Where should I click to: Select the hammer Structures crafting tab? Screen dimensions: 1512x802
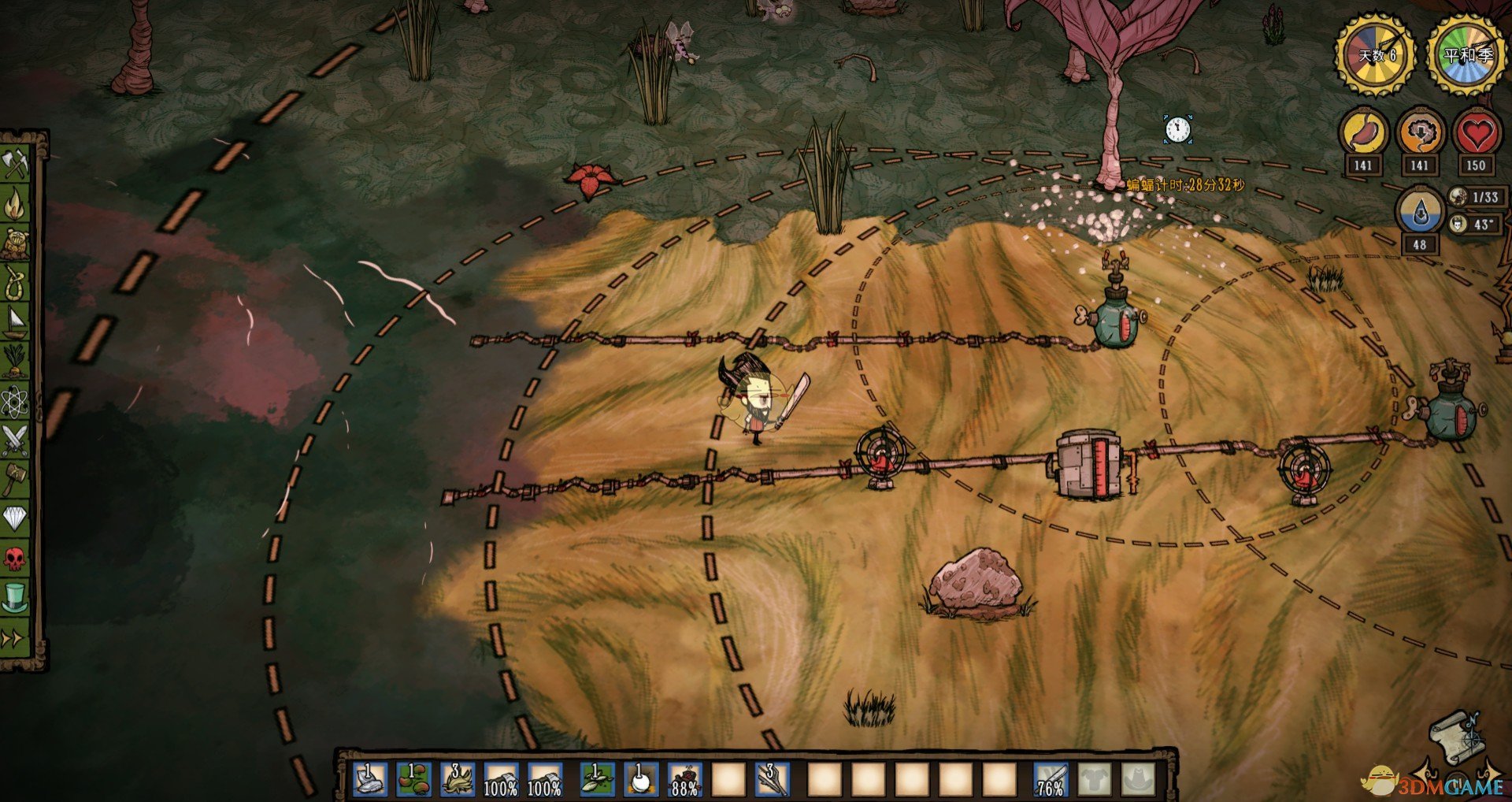pos(15,478)
